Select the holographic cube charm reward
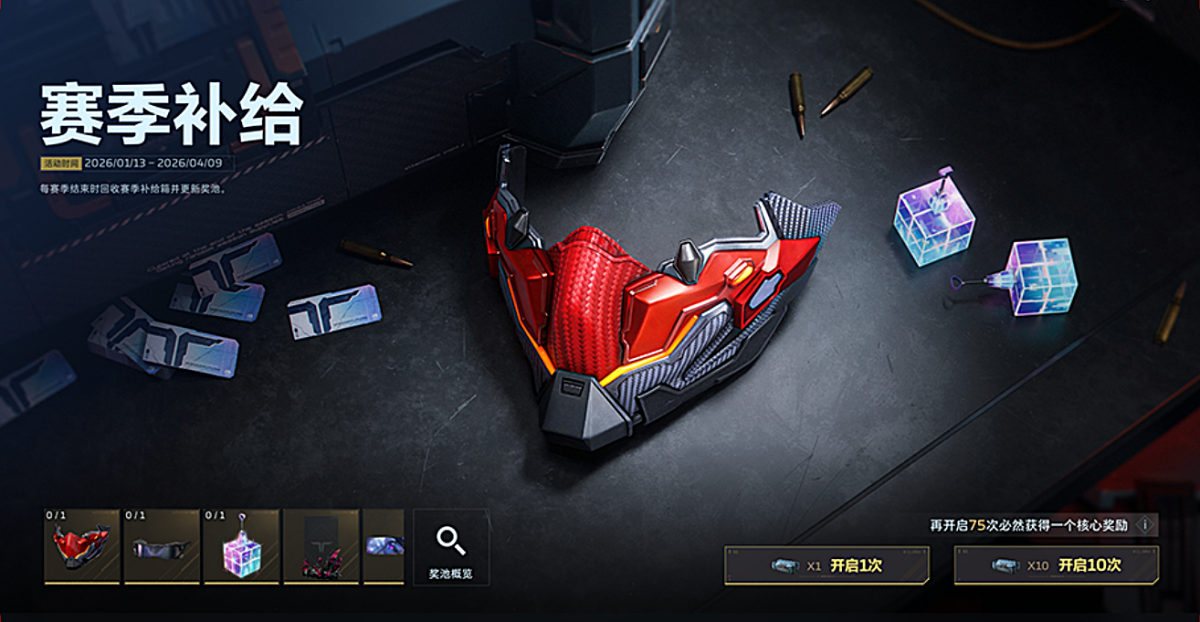This screenshot has height=622, width=1200. (x=241, y=547)
